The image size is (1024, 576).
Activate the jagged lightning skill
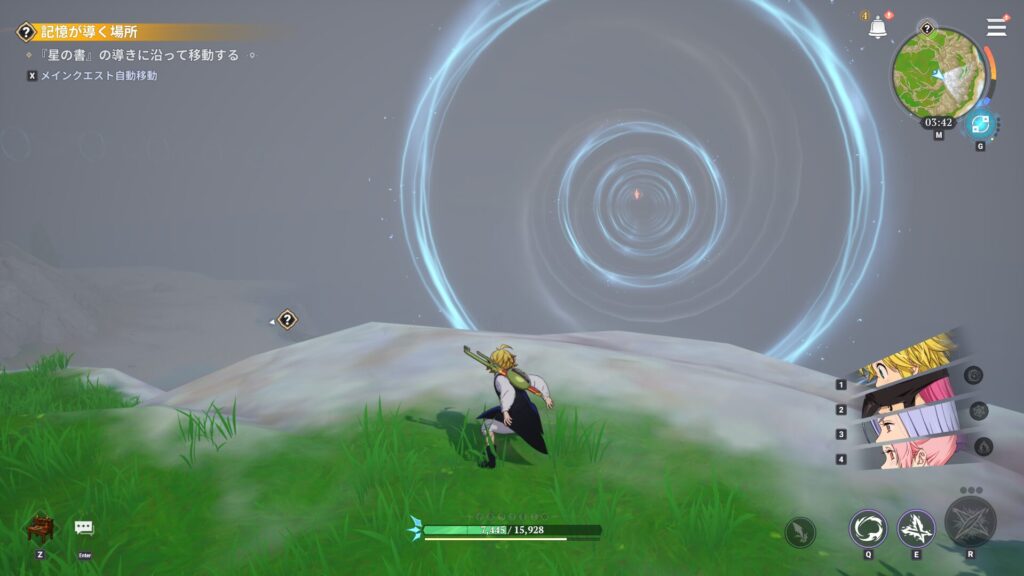(x=915, y=527)
